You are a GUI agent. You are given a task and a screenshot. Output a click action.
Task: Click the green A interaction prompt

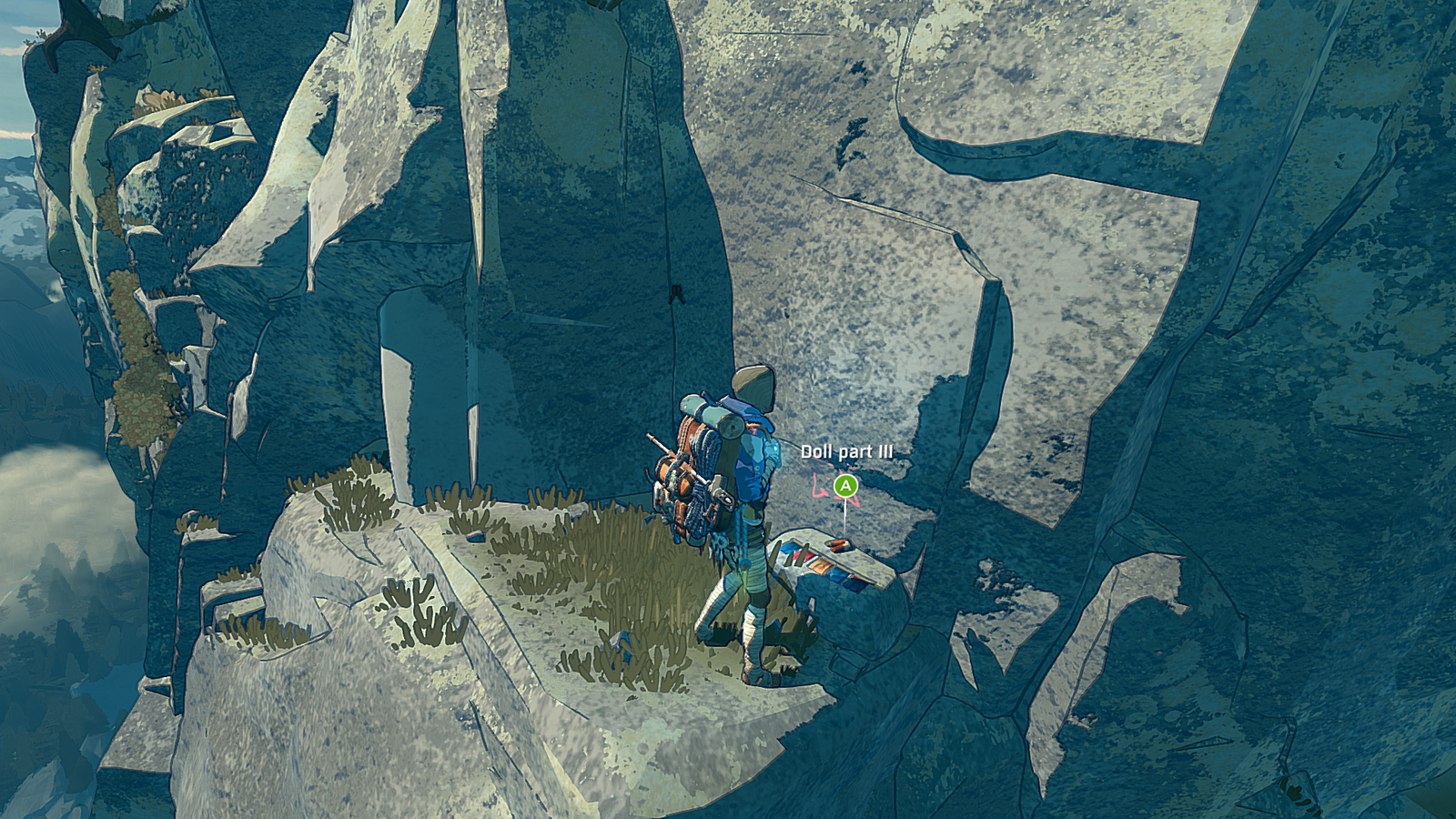(845, 486)
